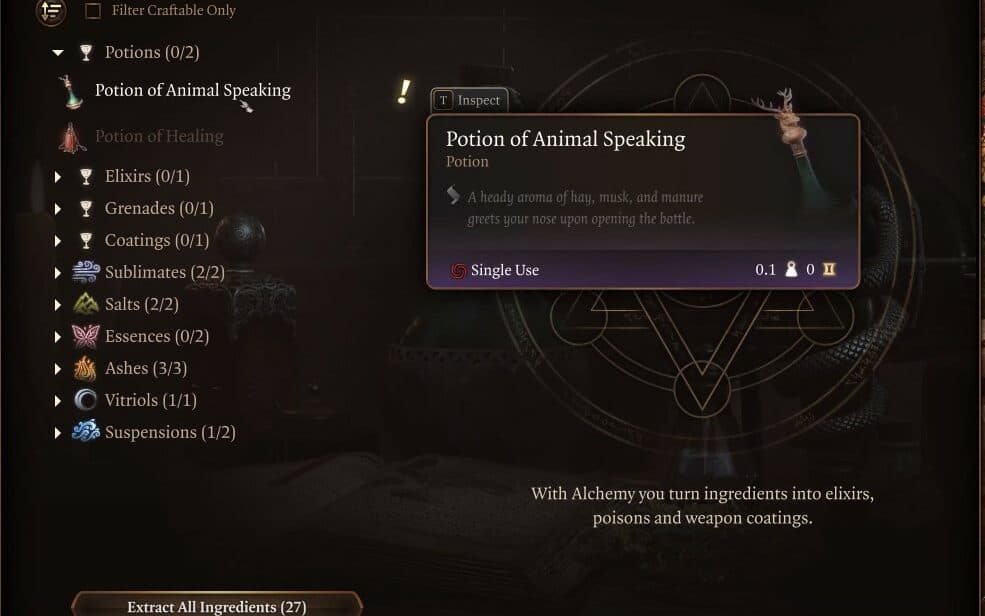The image size is (985, 616).
Task: Expand the Ashes ingredient list
Action: [58, 369]
